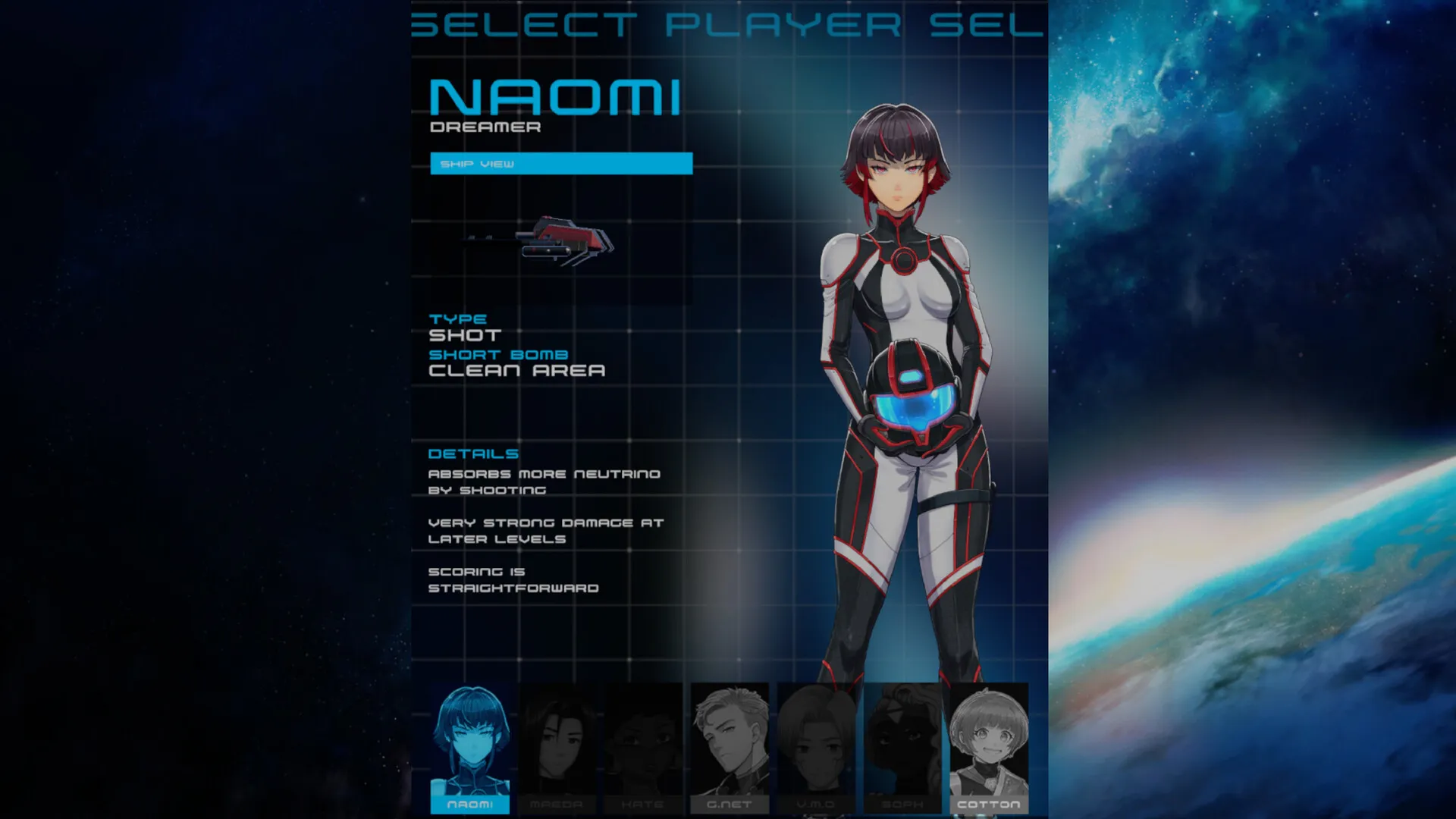Click the COTTON name label tab

pyautogui.click(x=989, y=806)
